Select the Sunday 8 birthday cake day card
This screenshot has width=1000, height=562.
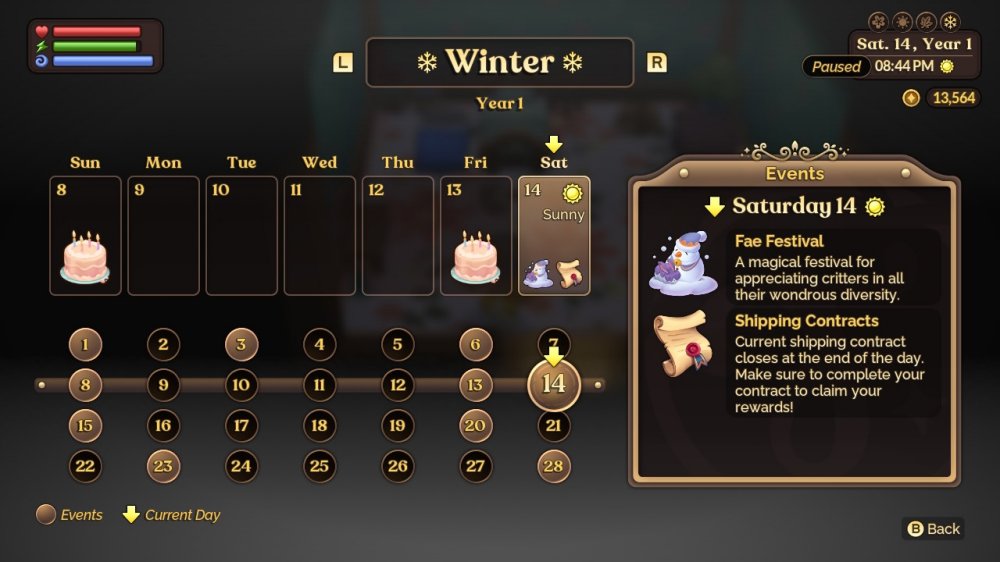(85, 236)
